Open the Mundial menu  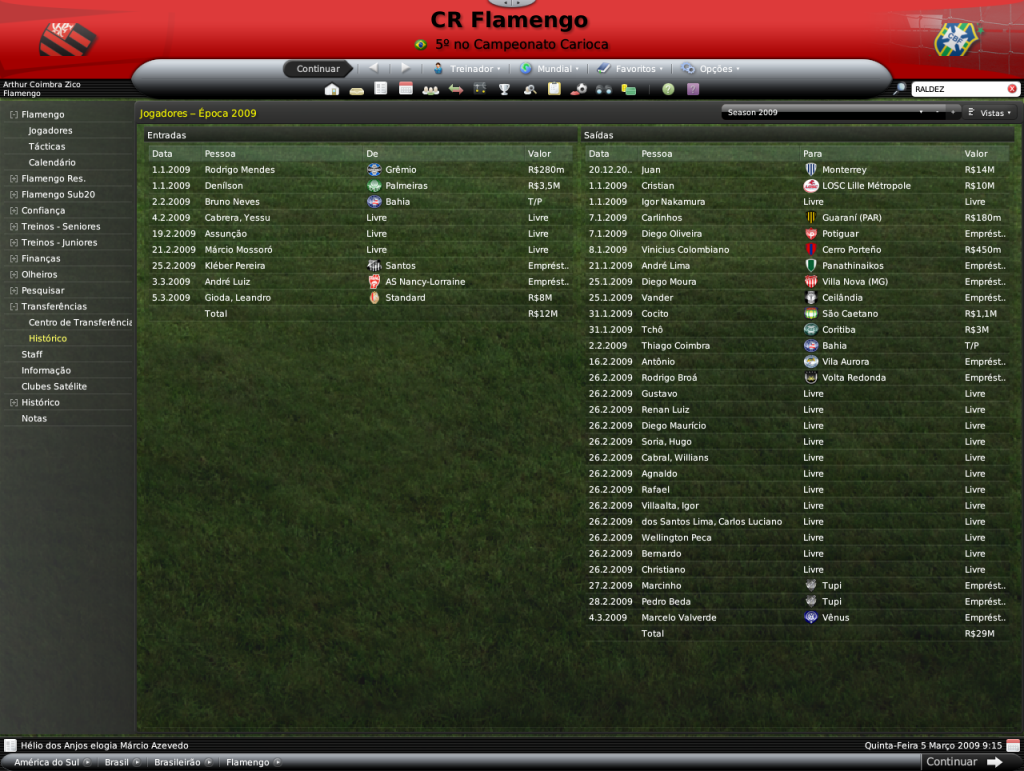tap(549, 69)
